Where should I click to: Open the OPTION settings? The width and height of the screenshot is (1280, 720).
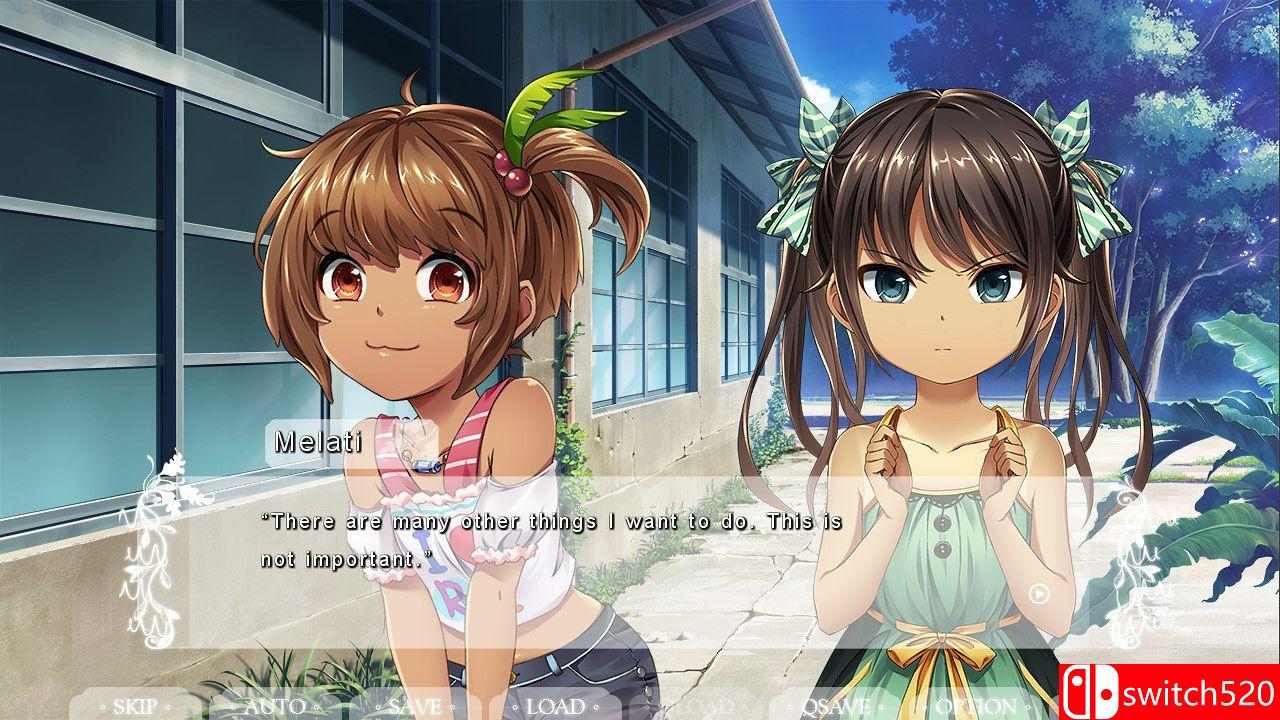(972, 705)
